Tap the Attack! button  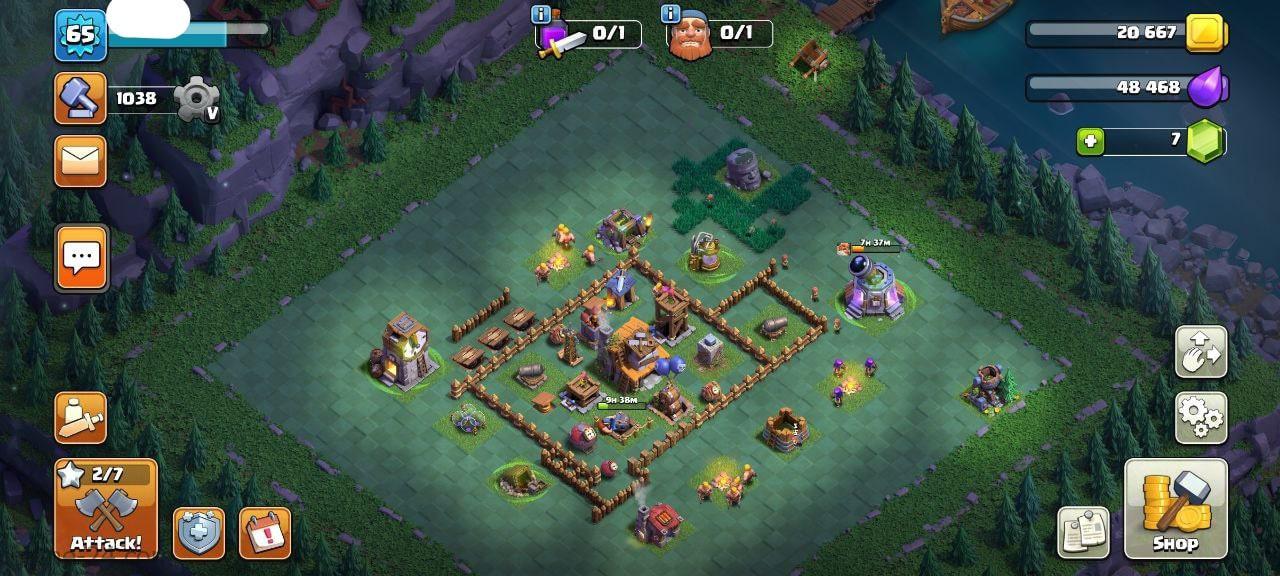coord(106,508)
